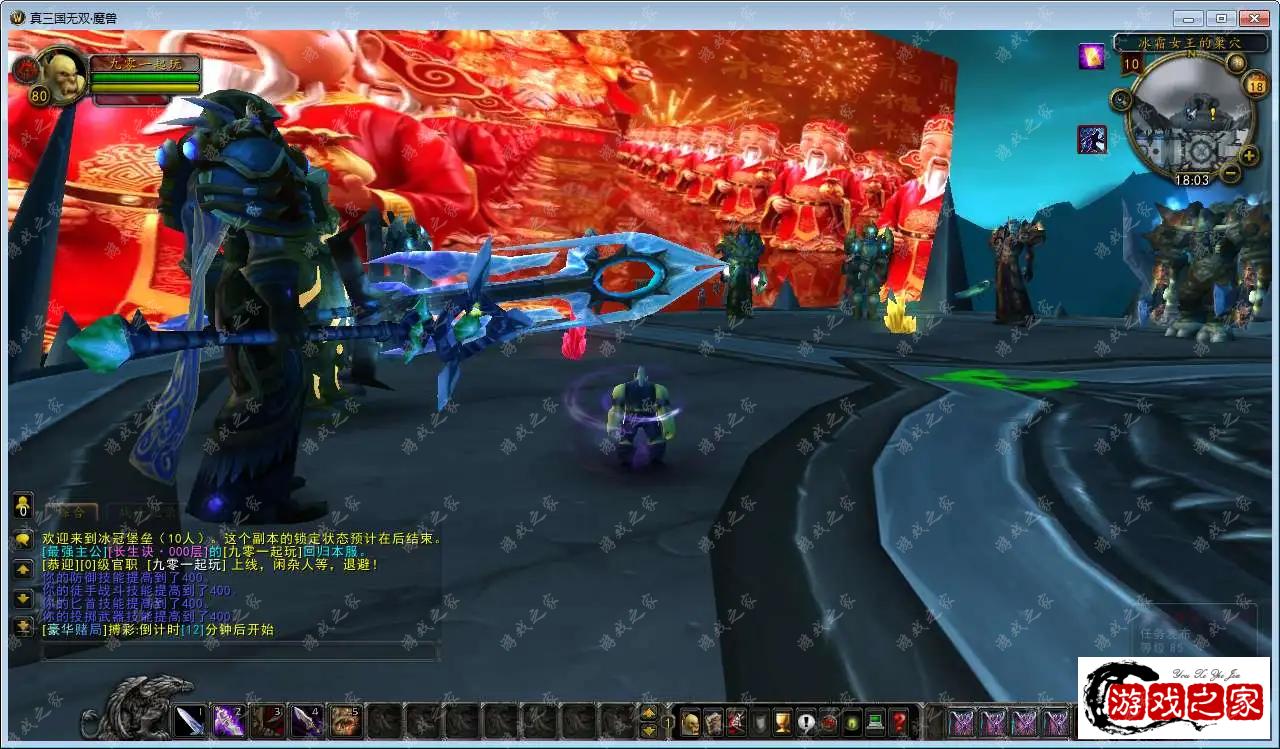Open the chat speech bubble menu button
The image size is (1280, 749).
(23, 540)
